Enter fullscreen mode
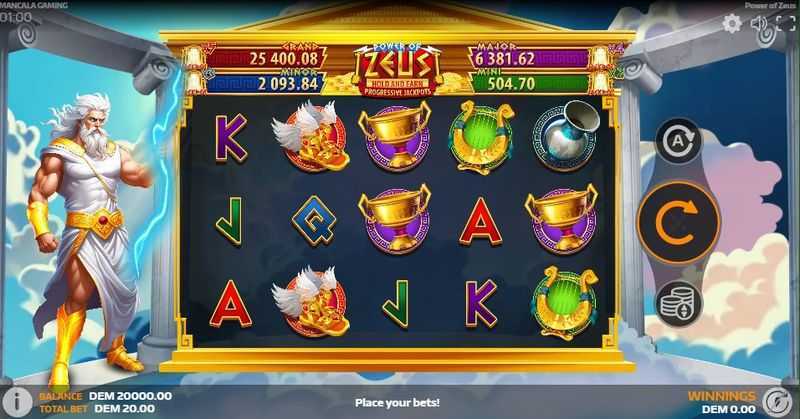This screenshot has height=419, width=800. tap(785, 23)
